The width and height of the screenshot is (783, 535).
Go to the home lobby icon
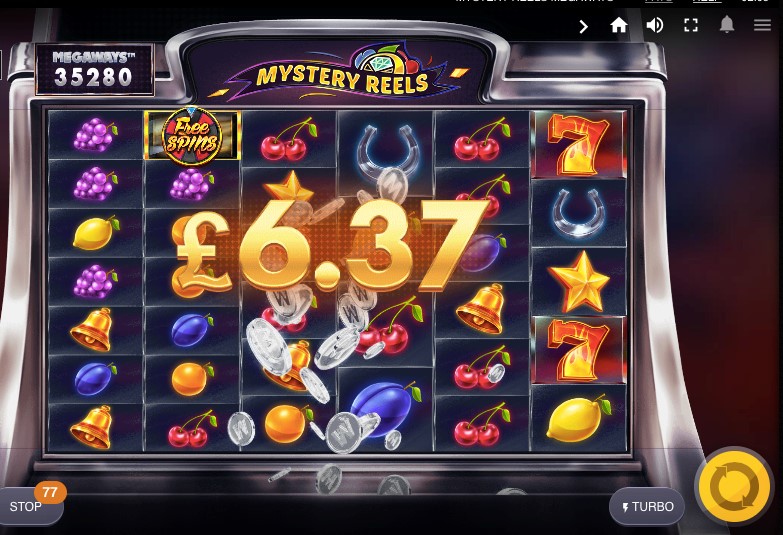point(619,26)
